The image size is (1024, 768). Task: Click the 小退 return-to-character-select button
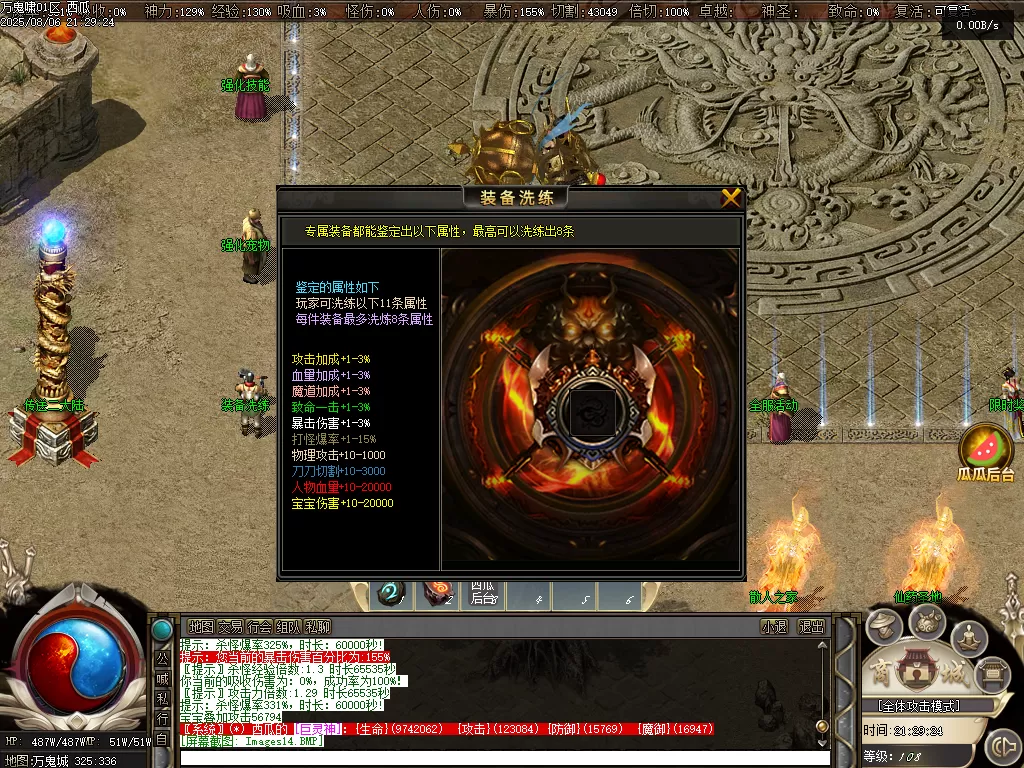(774, 627)
